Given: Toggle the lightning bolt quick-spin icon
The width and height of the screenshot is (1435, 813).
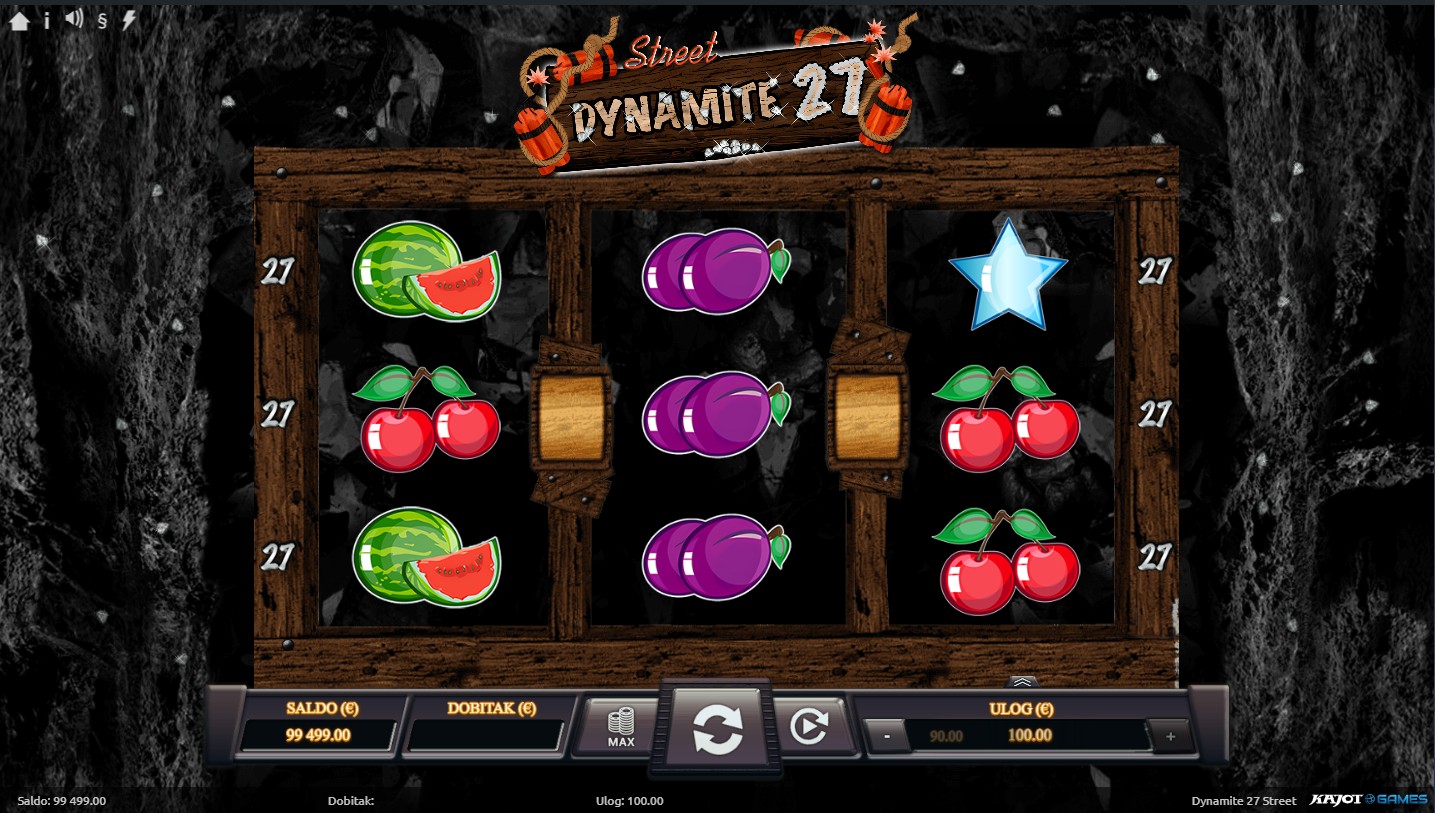Looking at the screenshot, I should tap(129, 21).
